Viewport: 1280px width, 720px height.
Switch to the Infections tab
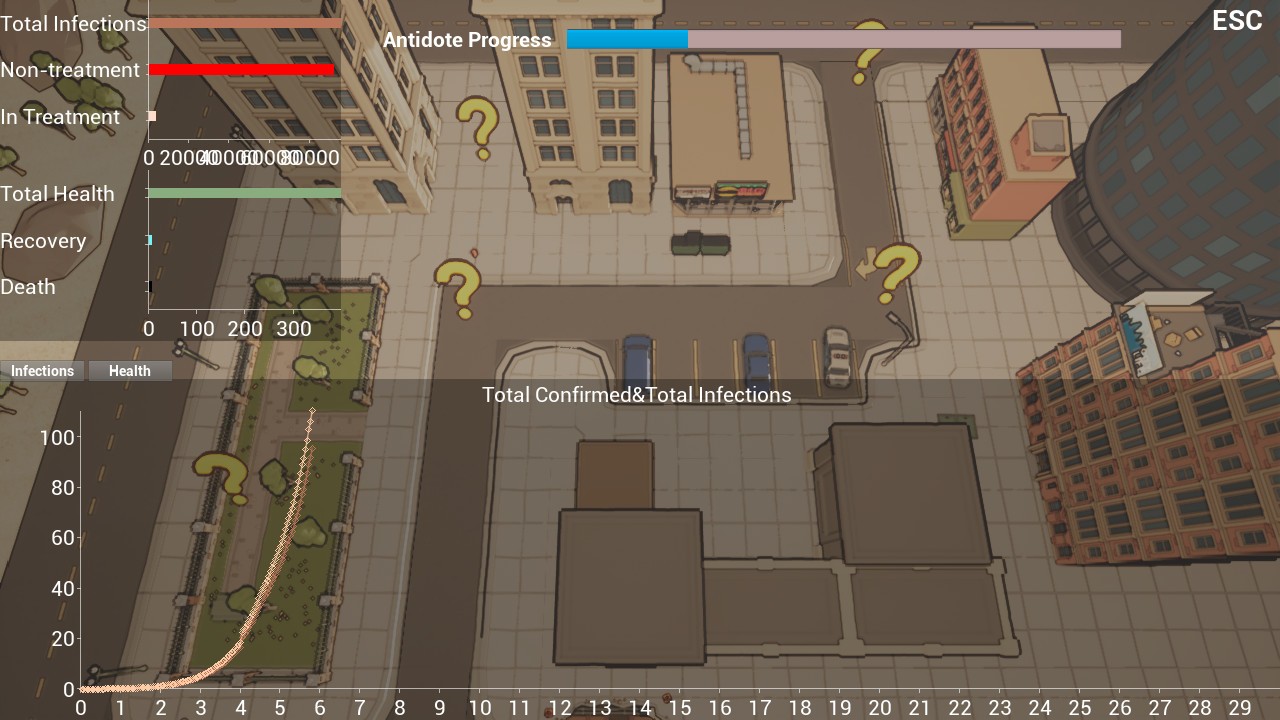click(42, 371)
